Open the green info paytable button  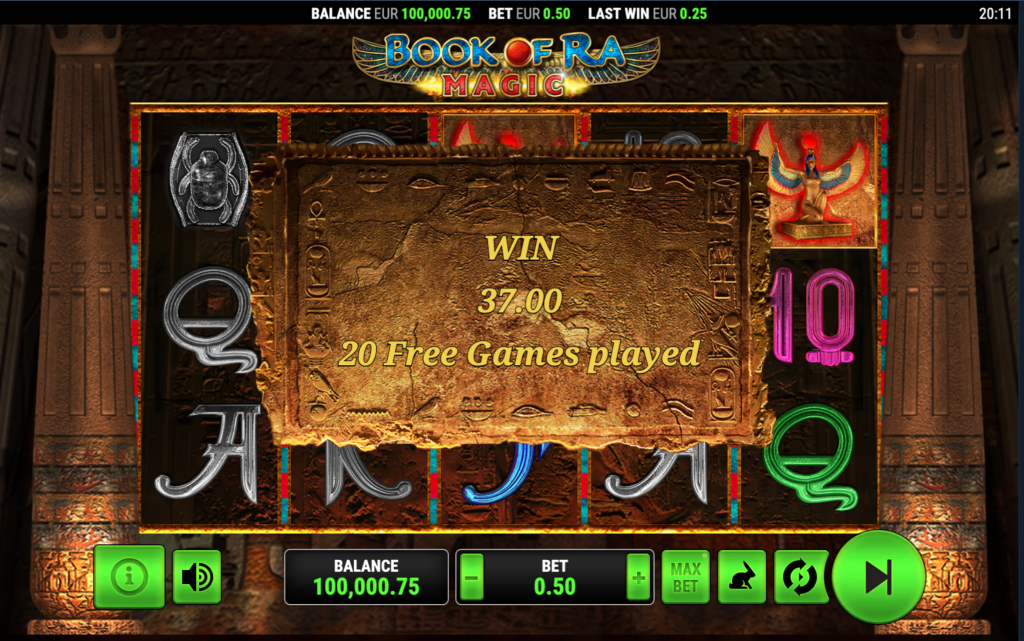pyautogui.click(x=129, y=577)
